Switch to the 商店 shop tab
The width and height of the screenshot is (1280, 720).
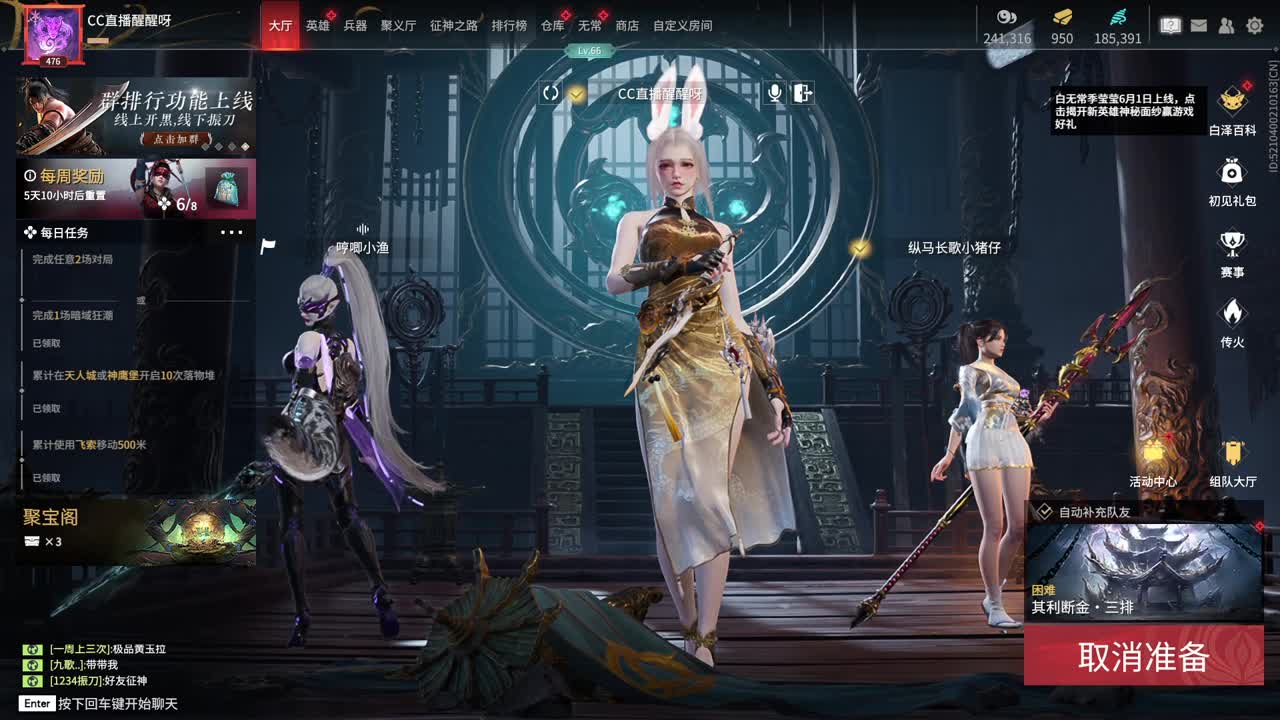coord(625,25)
